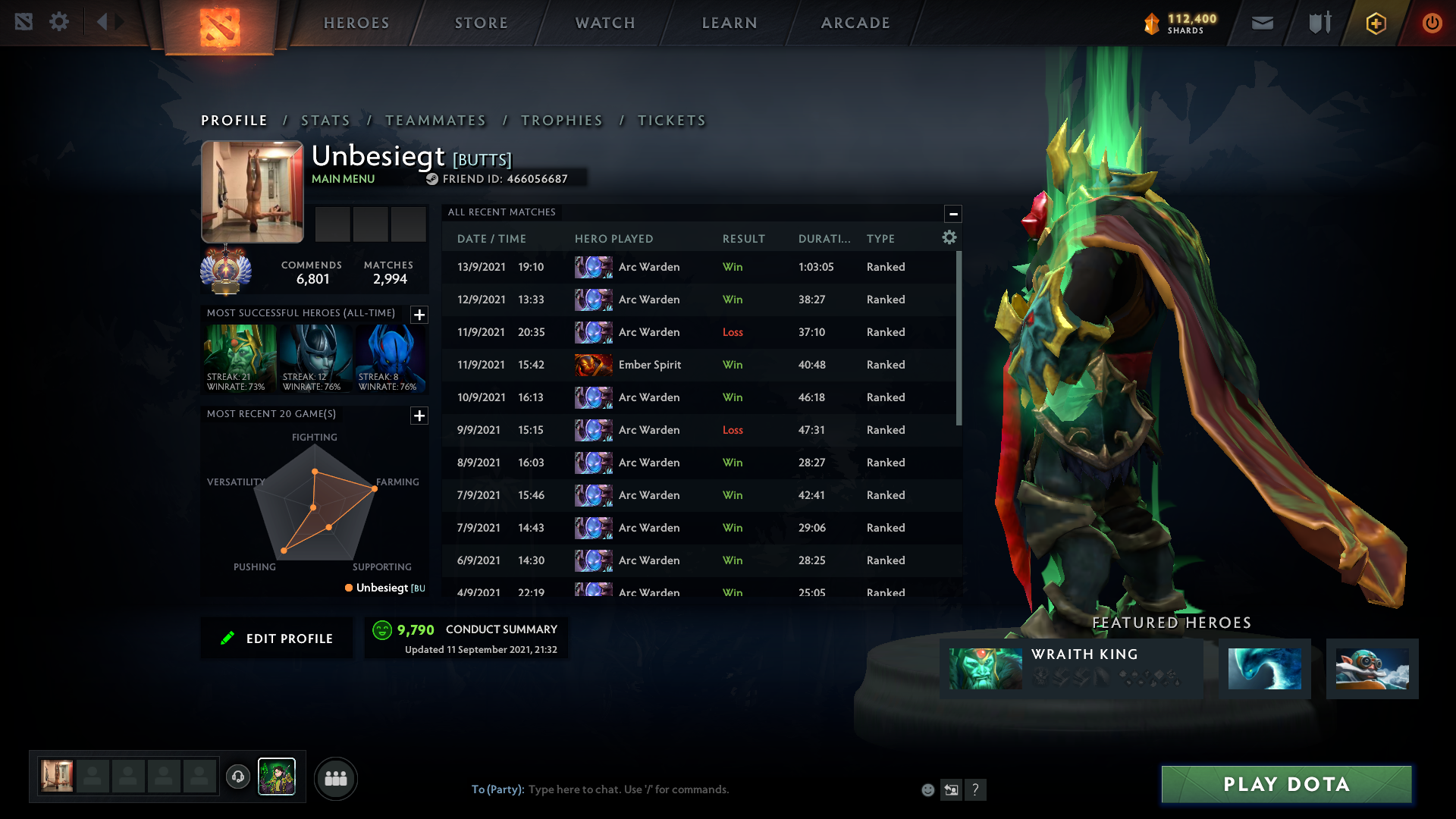Expand Most Successful Heroes panel
This screenshot has width=1456, height=819.
click(419, 315)
